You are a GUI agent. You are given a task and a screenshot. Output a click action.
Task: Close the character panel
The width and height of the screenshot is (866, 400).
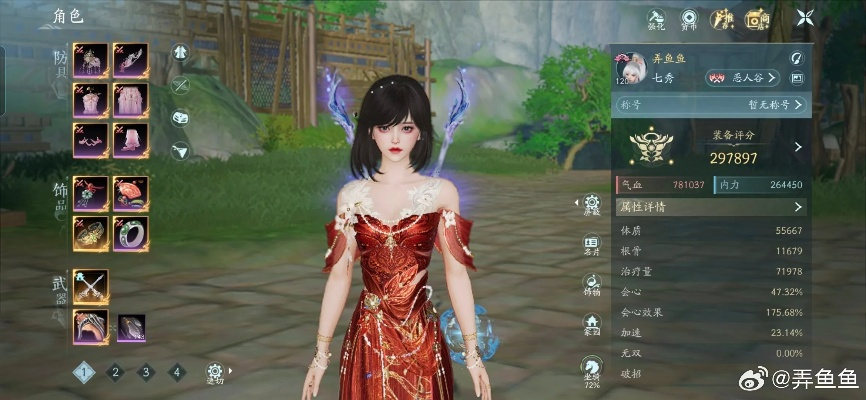(x=805, y=17)
